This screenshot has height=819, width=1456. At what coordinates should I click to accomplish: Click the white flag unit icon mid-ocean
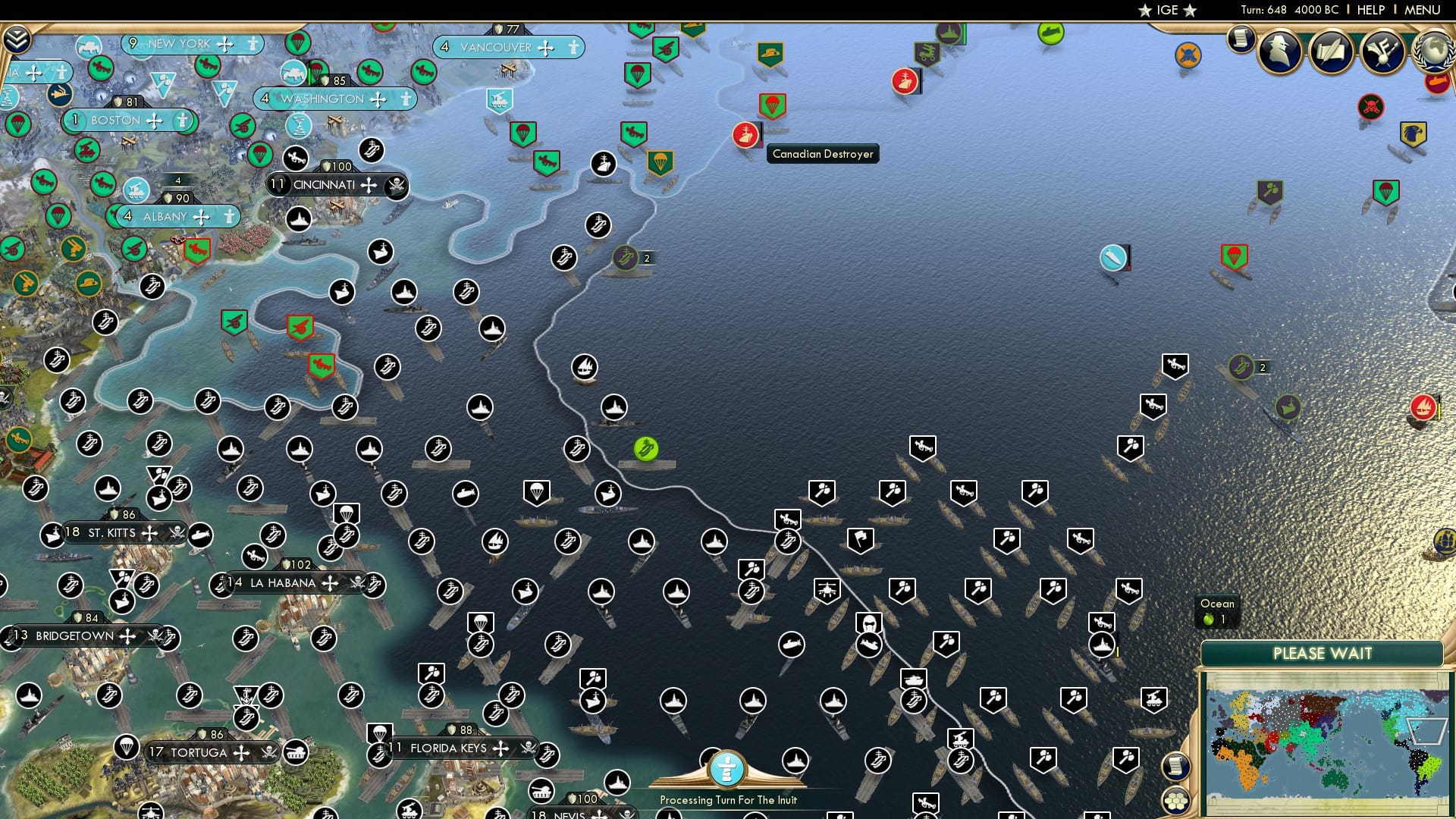click(859, 537)
